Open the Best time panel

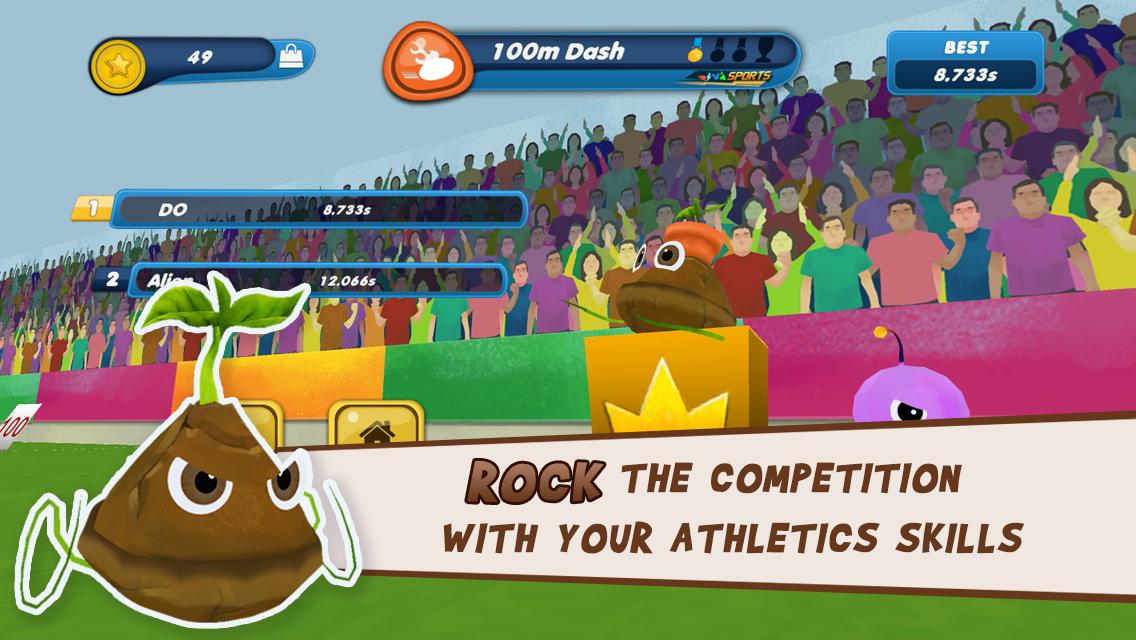(965, 62)
